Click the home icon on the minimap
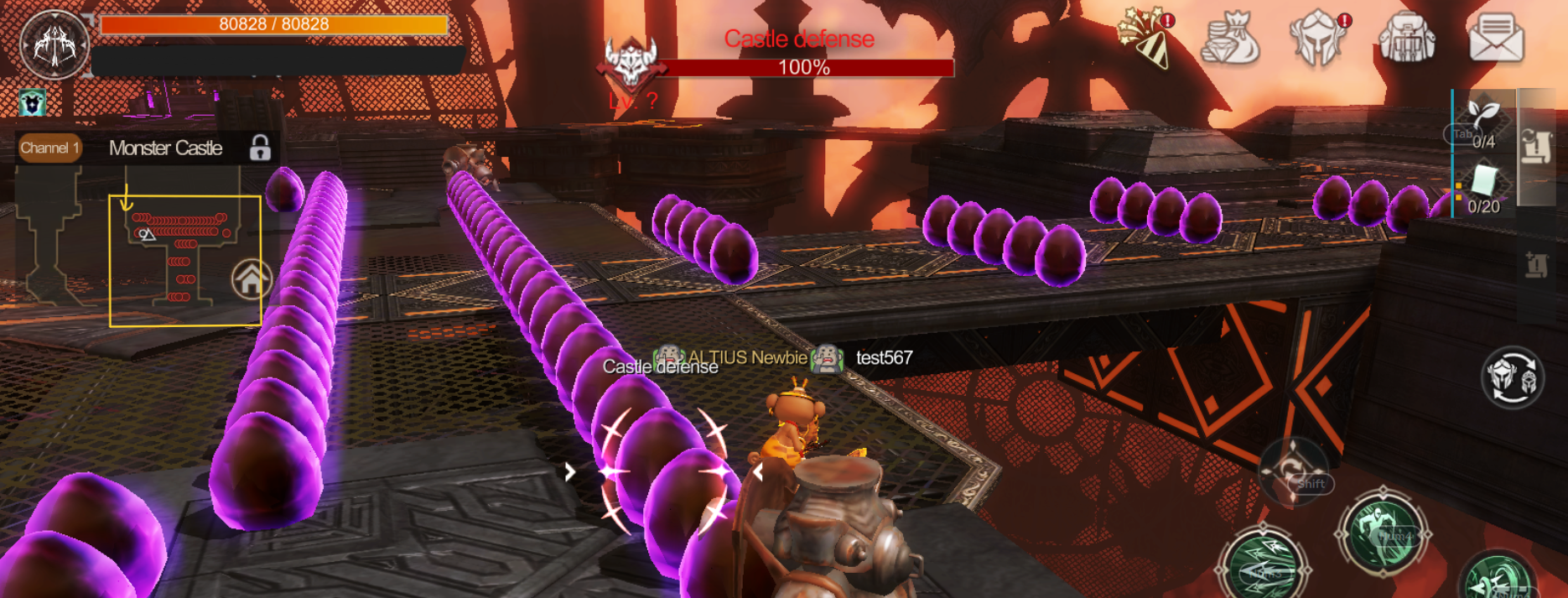The height and width of the screenshot is (598, 1568). tap(252, 279)
